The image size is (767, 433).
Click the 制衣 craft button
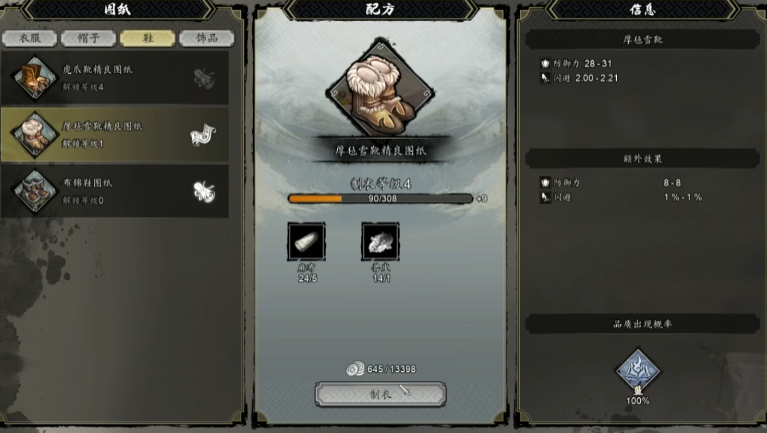pos(380,393)
